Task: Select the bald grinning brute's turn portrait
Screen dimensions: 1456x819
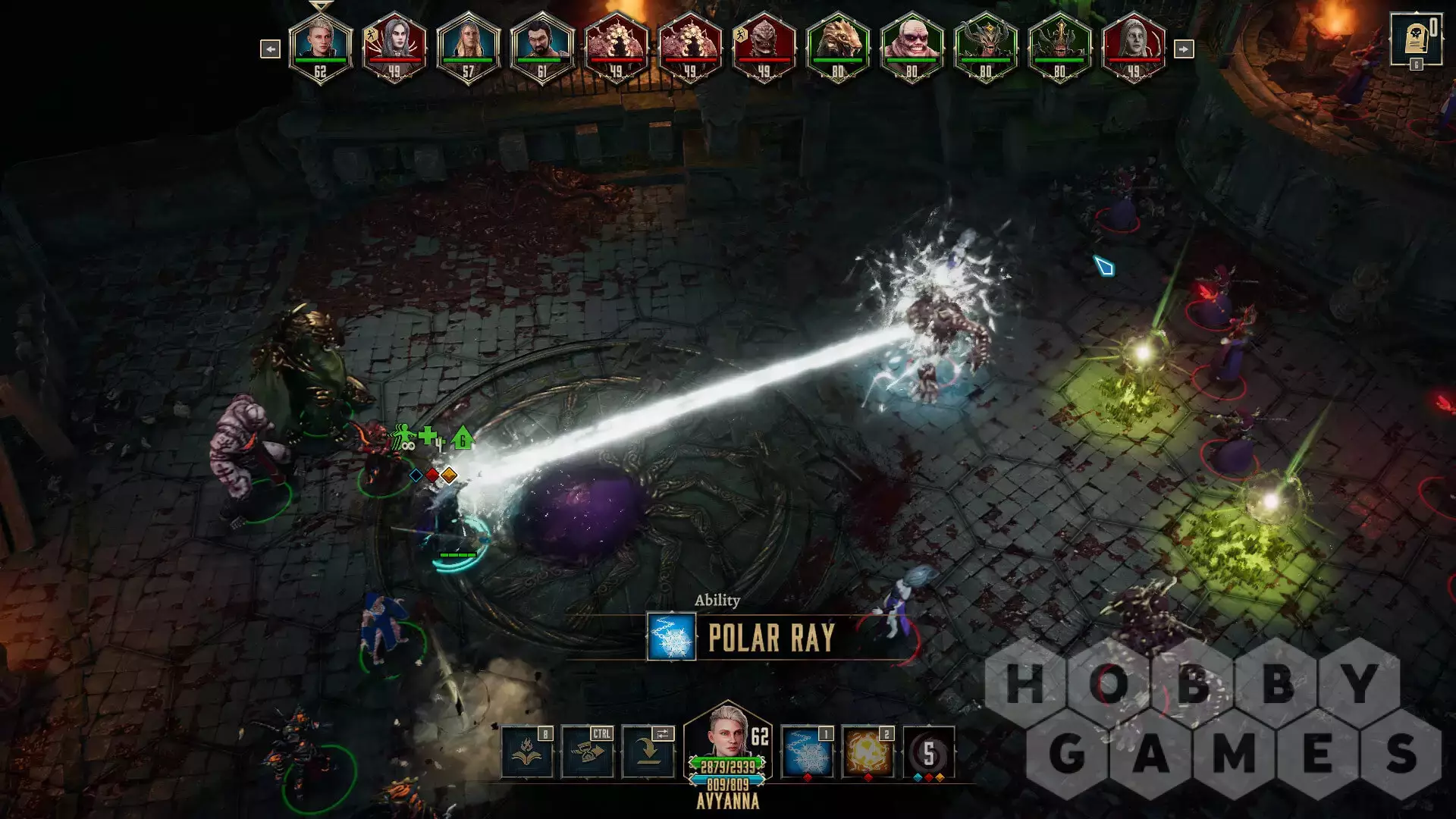Action: point(911,47)
